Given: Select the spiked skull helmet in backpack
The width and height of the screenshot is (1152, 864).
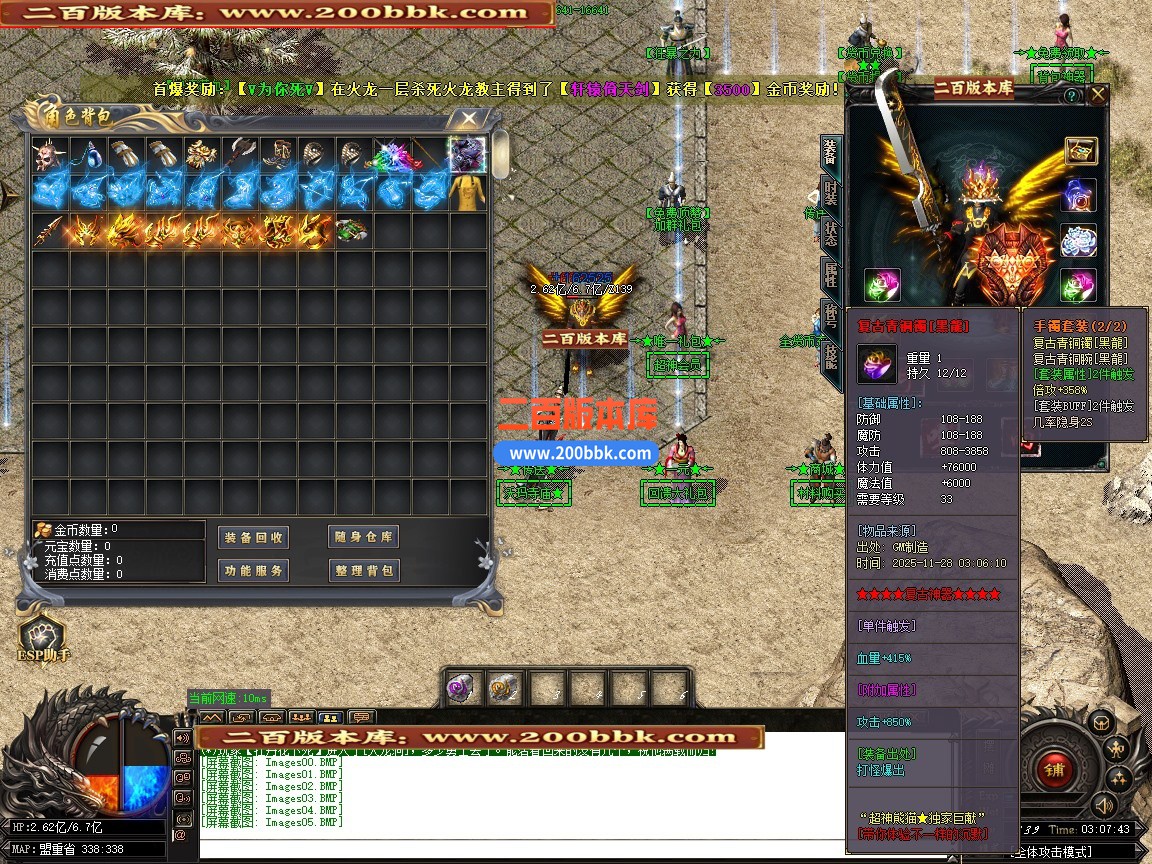Looking at the screenshot, I should coord(49,155).
